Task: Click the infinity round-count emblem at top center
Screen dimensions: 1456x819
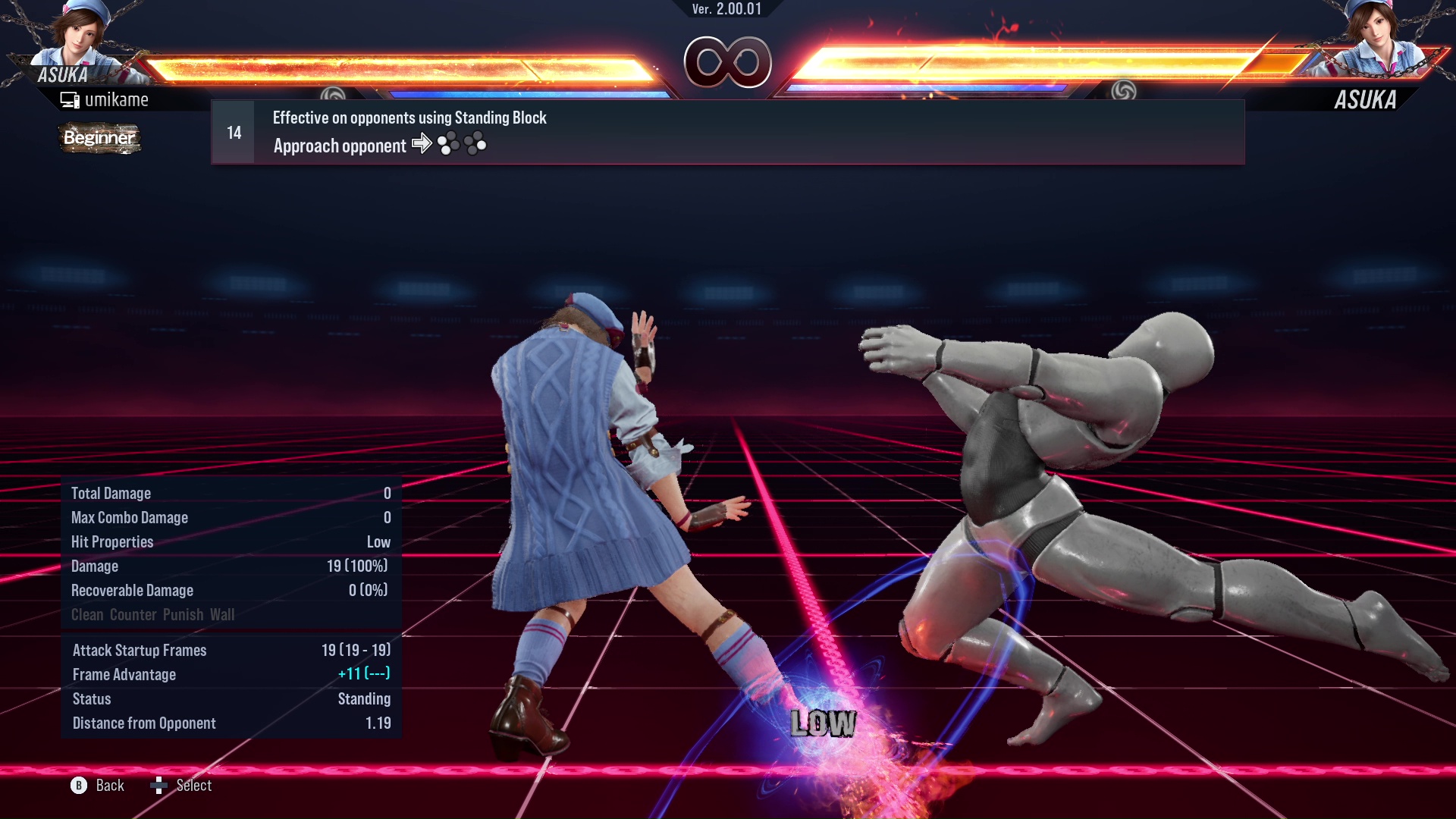Action: click(727, 63)
